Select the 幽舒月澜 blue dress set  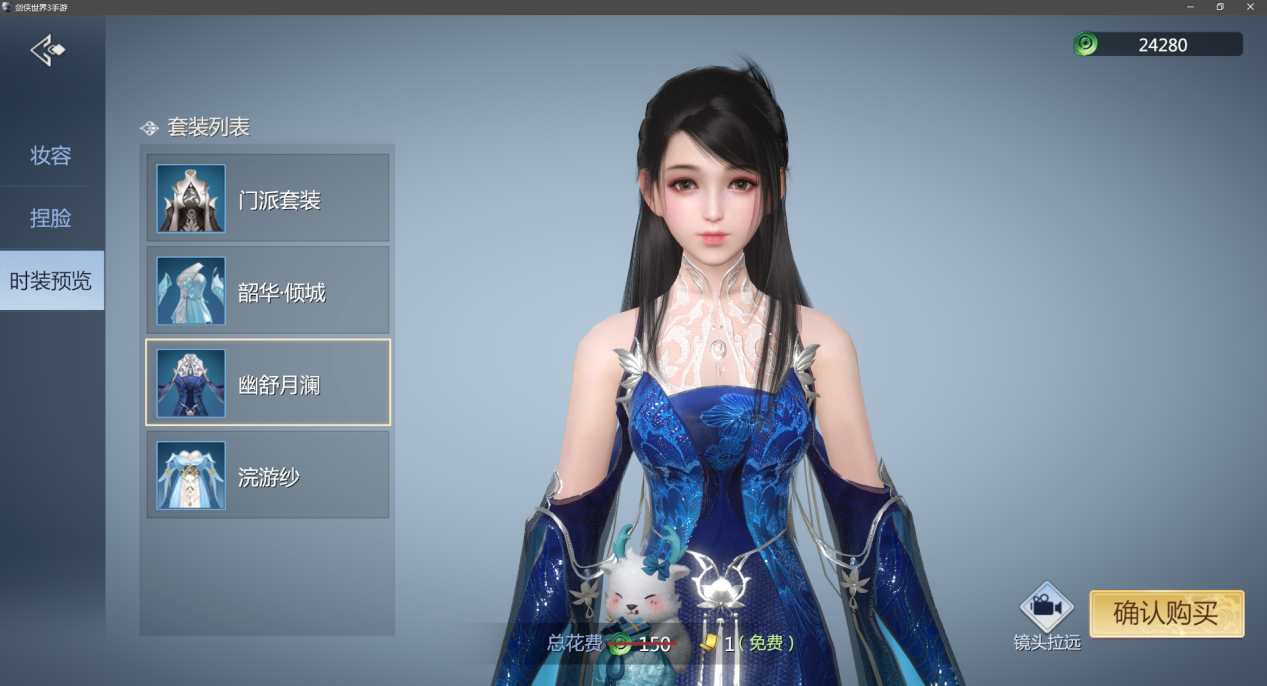point(267,383)
